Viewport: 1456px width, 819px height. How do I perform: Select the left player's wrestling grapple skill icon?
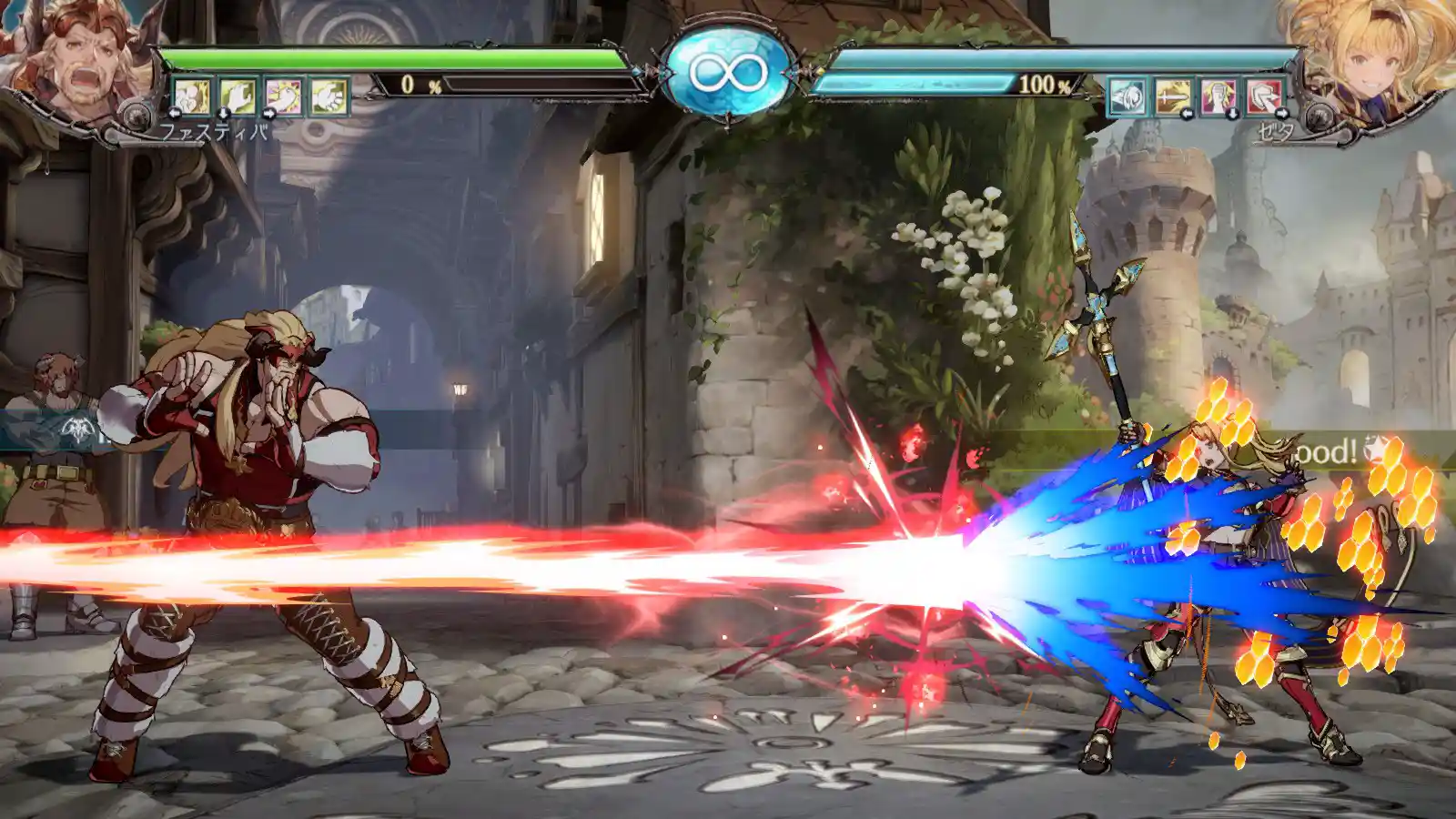[192, 96]
